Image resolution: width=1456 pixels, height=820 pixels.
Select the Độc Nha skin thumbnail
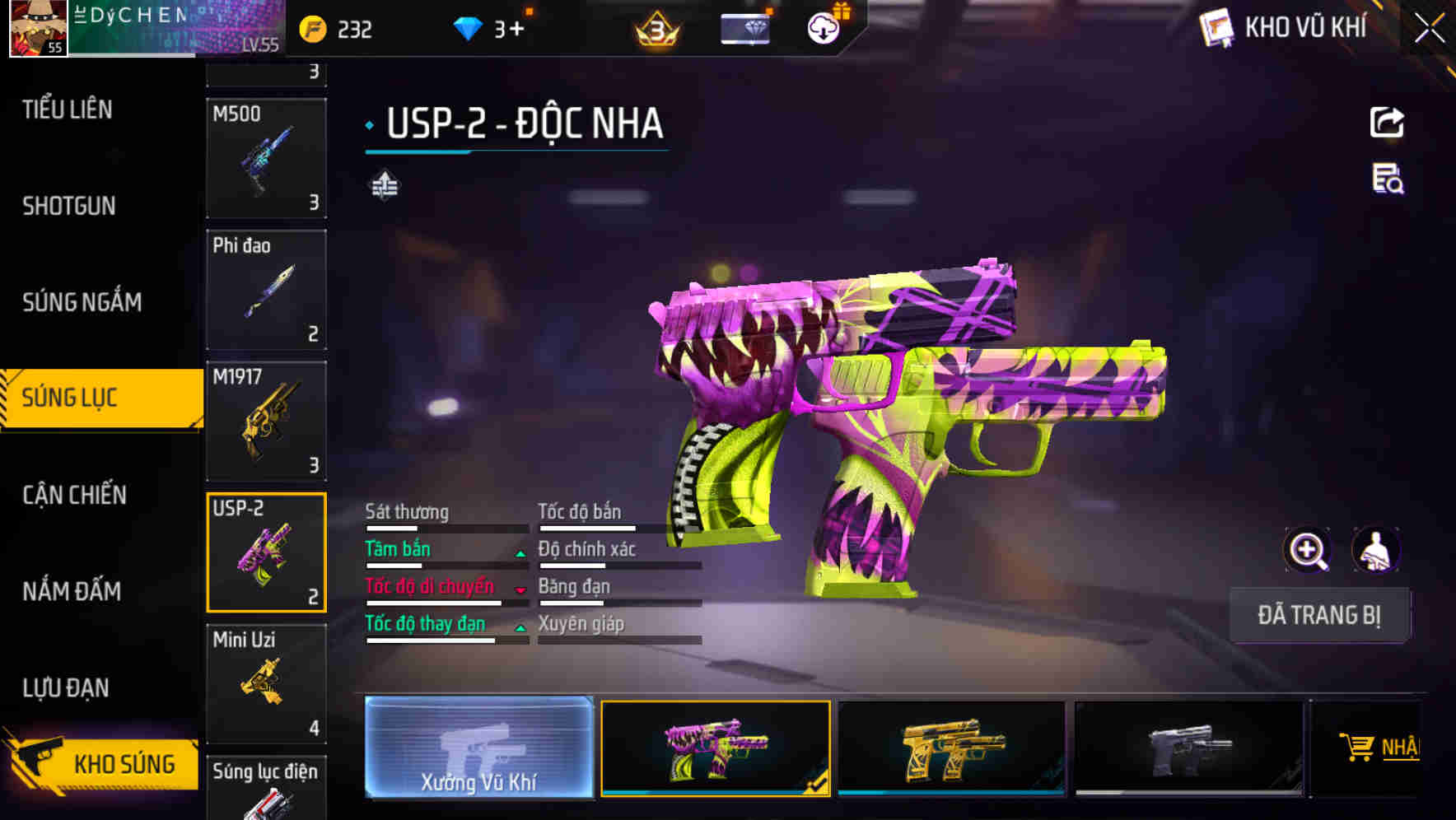[x=716, y=748]
